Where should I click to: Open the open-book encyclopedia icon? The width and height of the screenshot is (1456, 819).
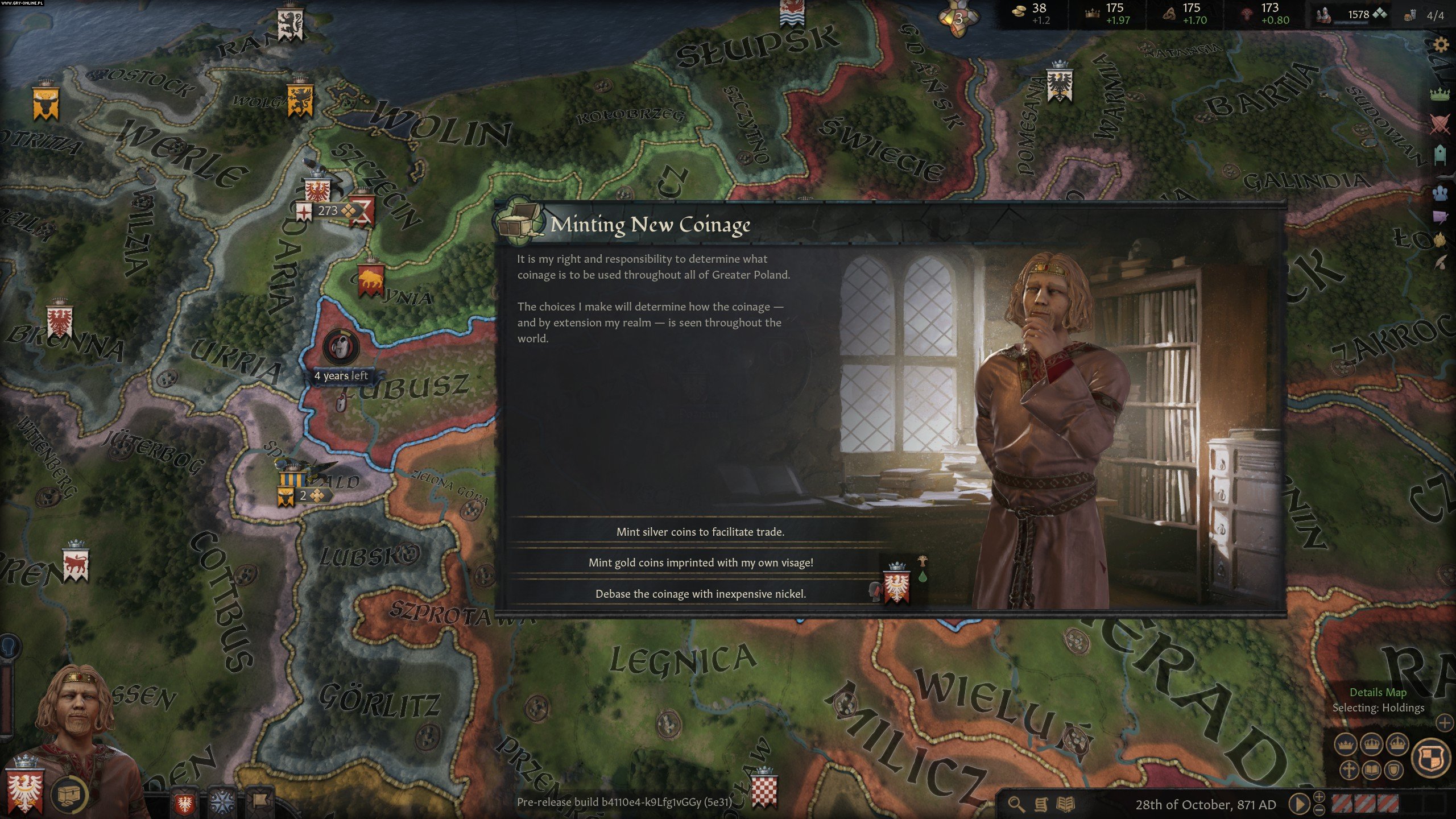[x=1065, y=804]
